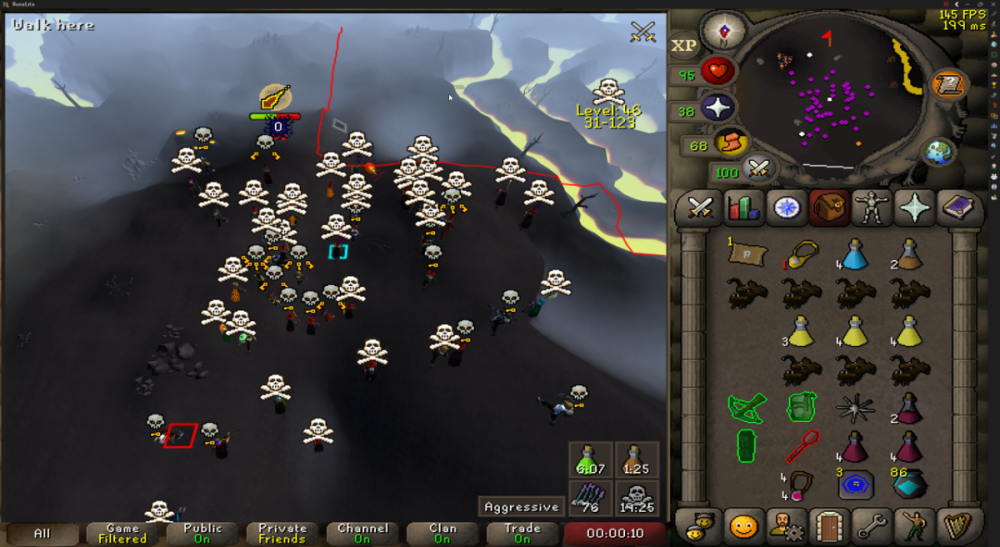Screen dimensions: 1000x547
Task: Open the world map globe
Action: point(938,152)
